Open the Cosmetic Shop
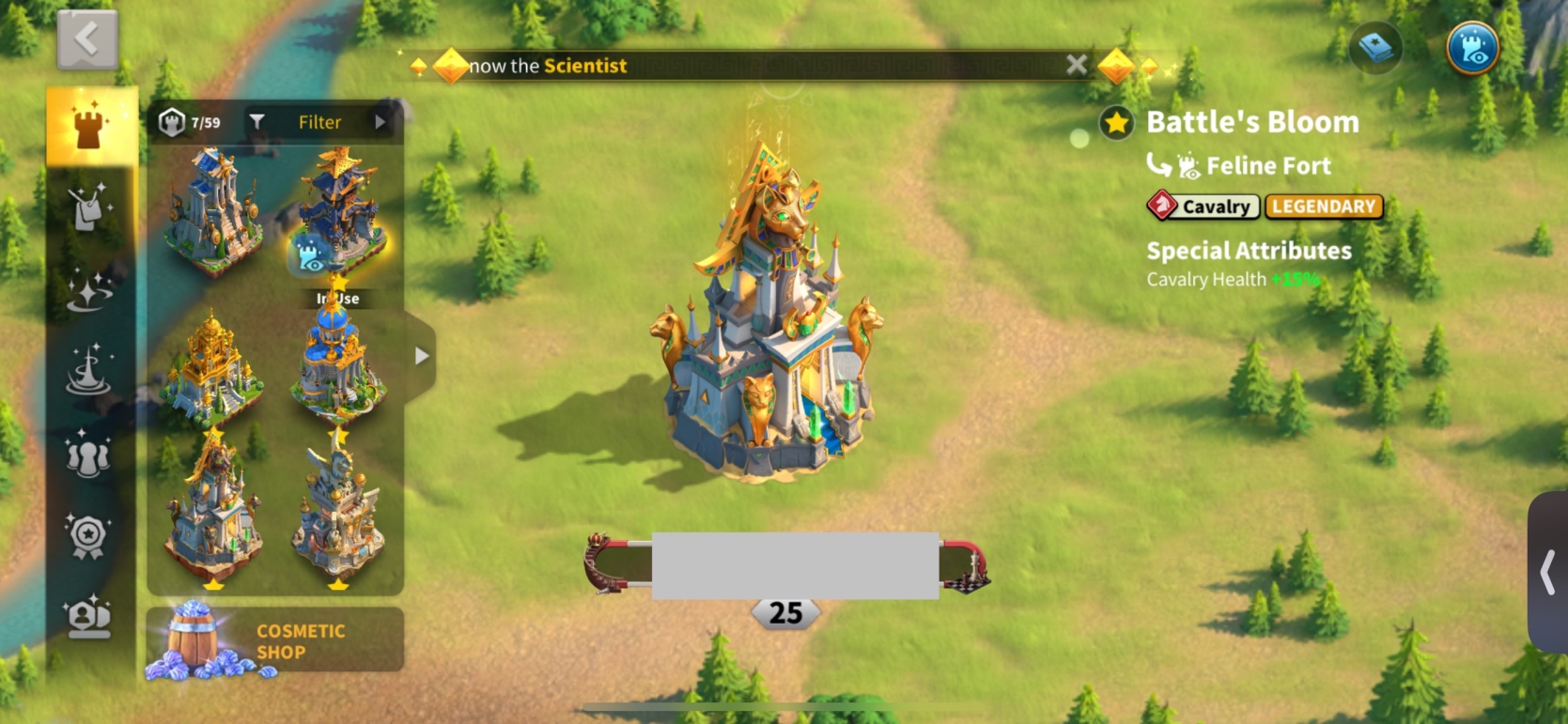1568x724 pixels. pyautogui.click(x=274, y=641)
